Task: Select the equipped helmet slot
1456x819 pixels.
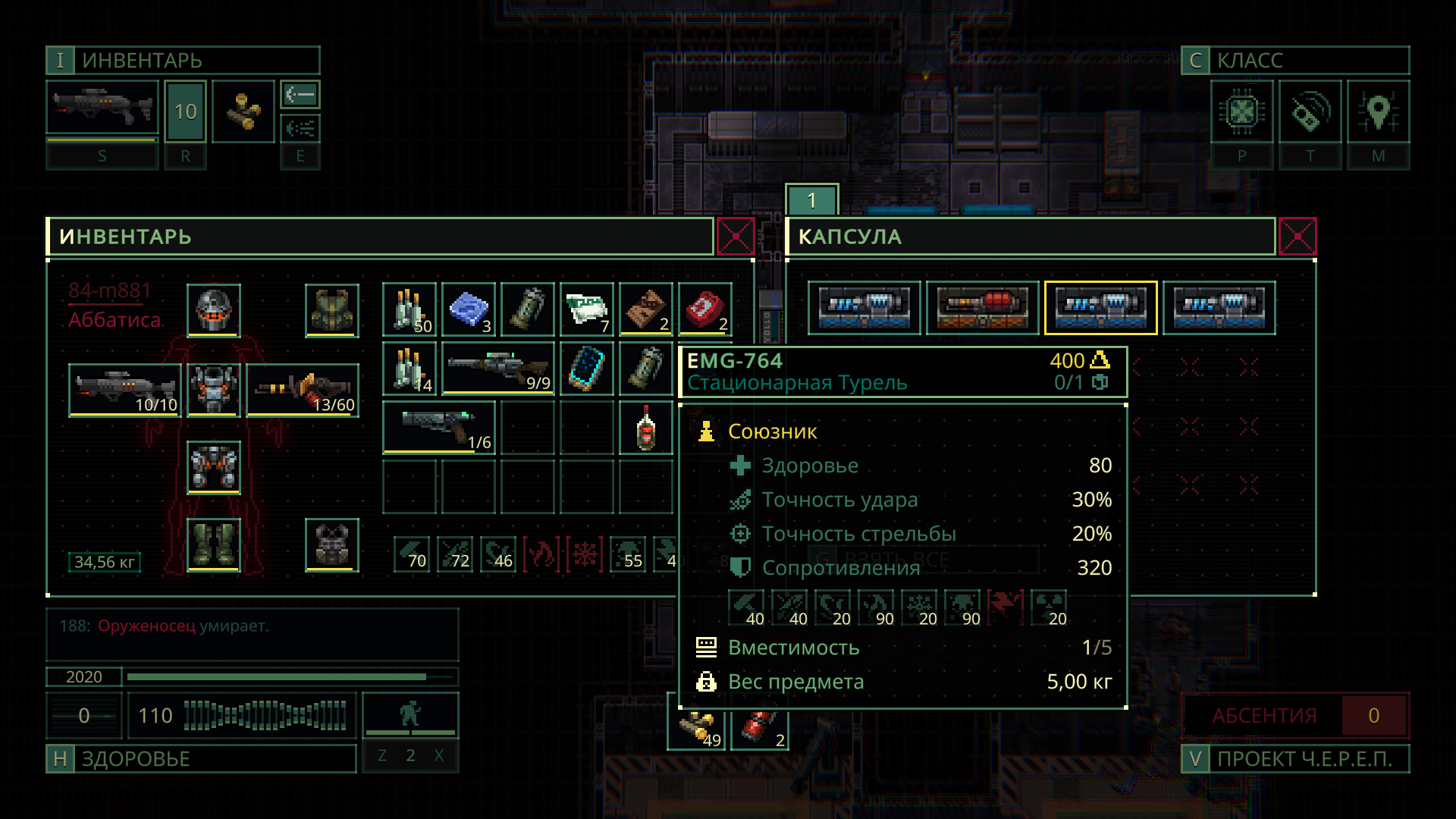Action: pyautogui.click(x=214, y=310)
